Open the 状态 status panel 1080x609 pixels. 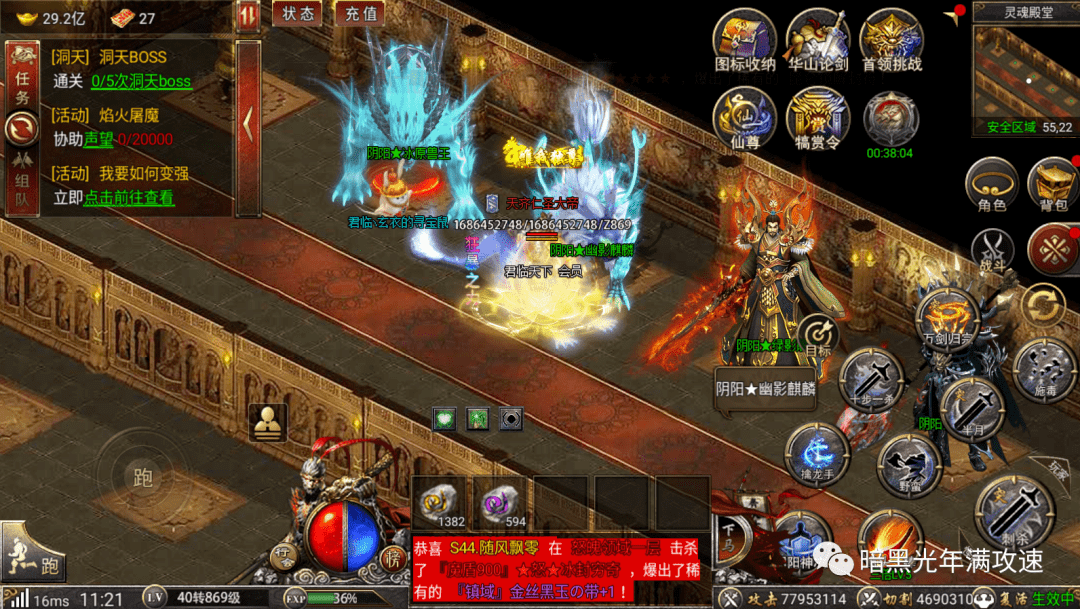(x=297, y=14)
